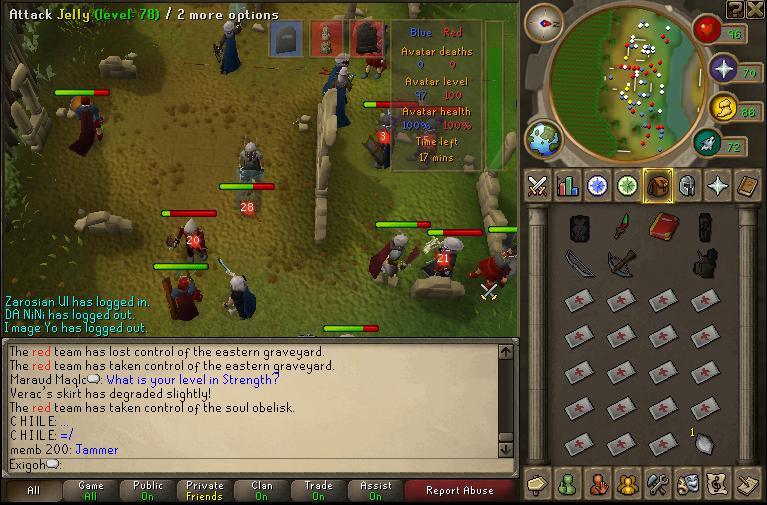Open the Magic spellbook tab
Image resolution: width=767 pixels, height=505 pixels.
click(748, 186)
